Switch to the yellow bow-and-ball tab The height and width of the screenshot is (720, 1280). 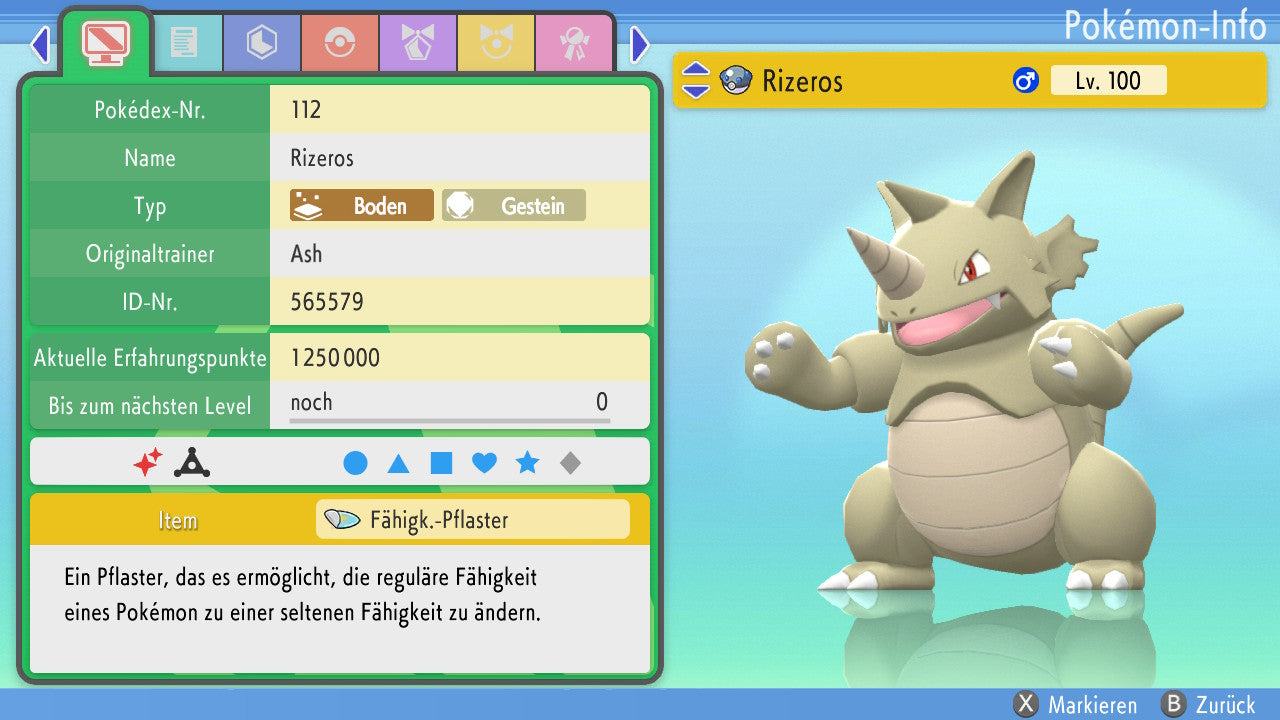[495, 43]
